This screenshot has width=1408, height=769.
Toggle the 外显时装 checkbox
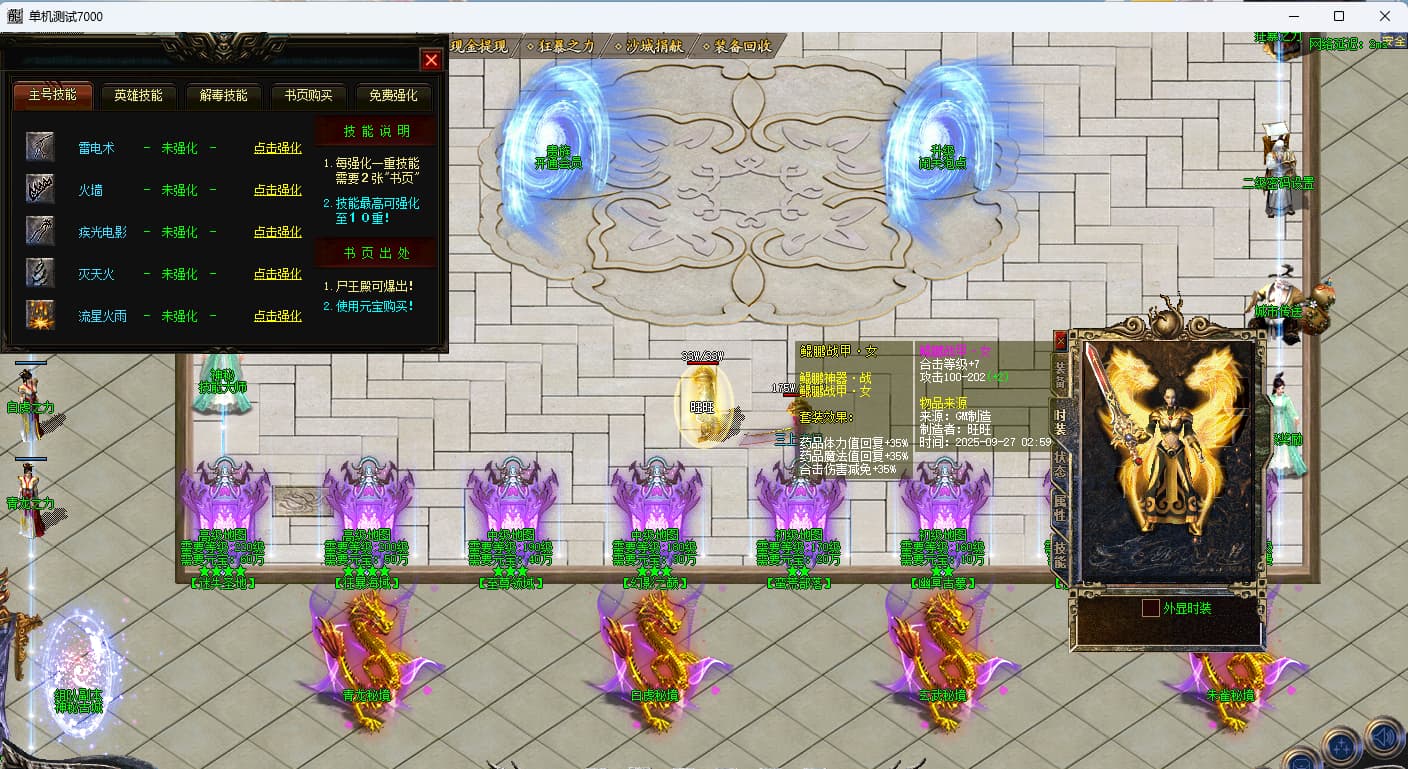coord(1151,608)
